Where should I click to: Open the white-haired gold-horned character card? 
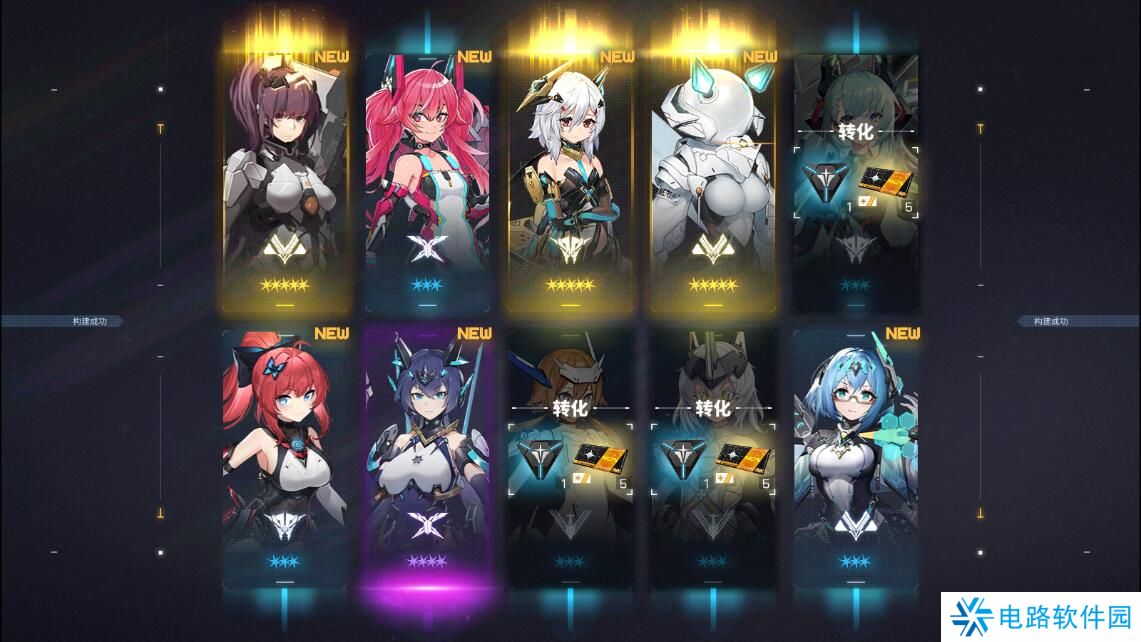(x=571, y=180)
